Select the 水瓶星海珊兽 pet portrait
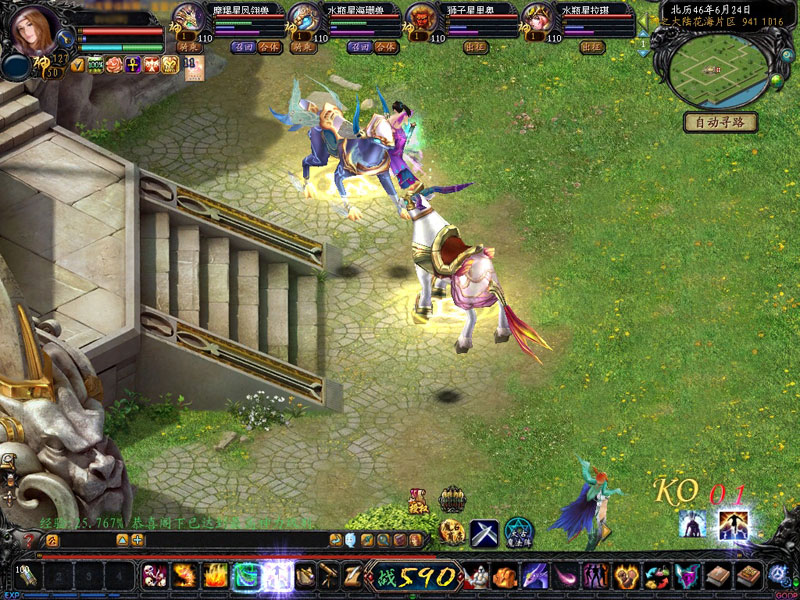This screenshot has width=800, height=600. click(304, 20)
